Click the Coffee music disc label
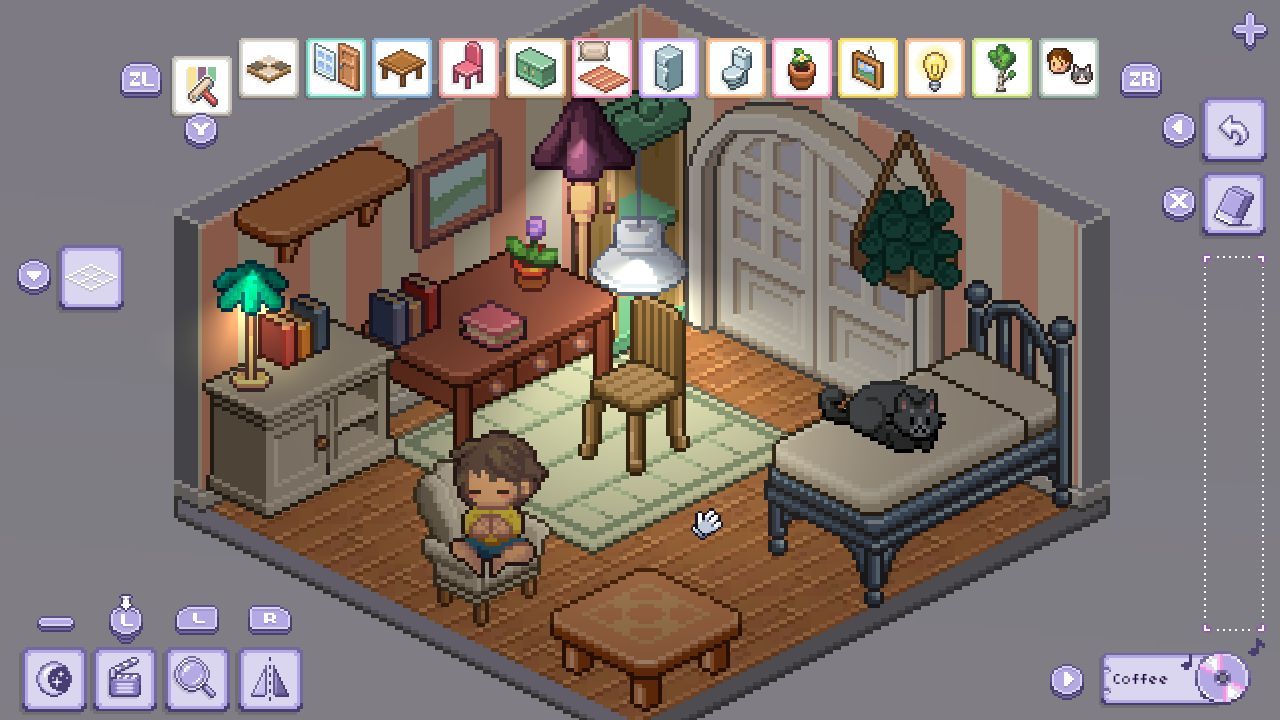 (x=1142, y=678)
